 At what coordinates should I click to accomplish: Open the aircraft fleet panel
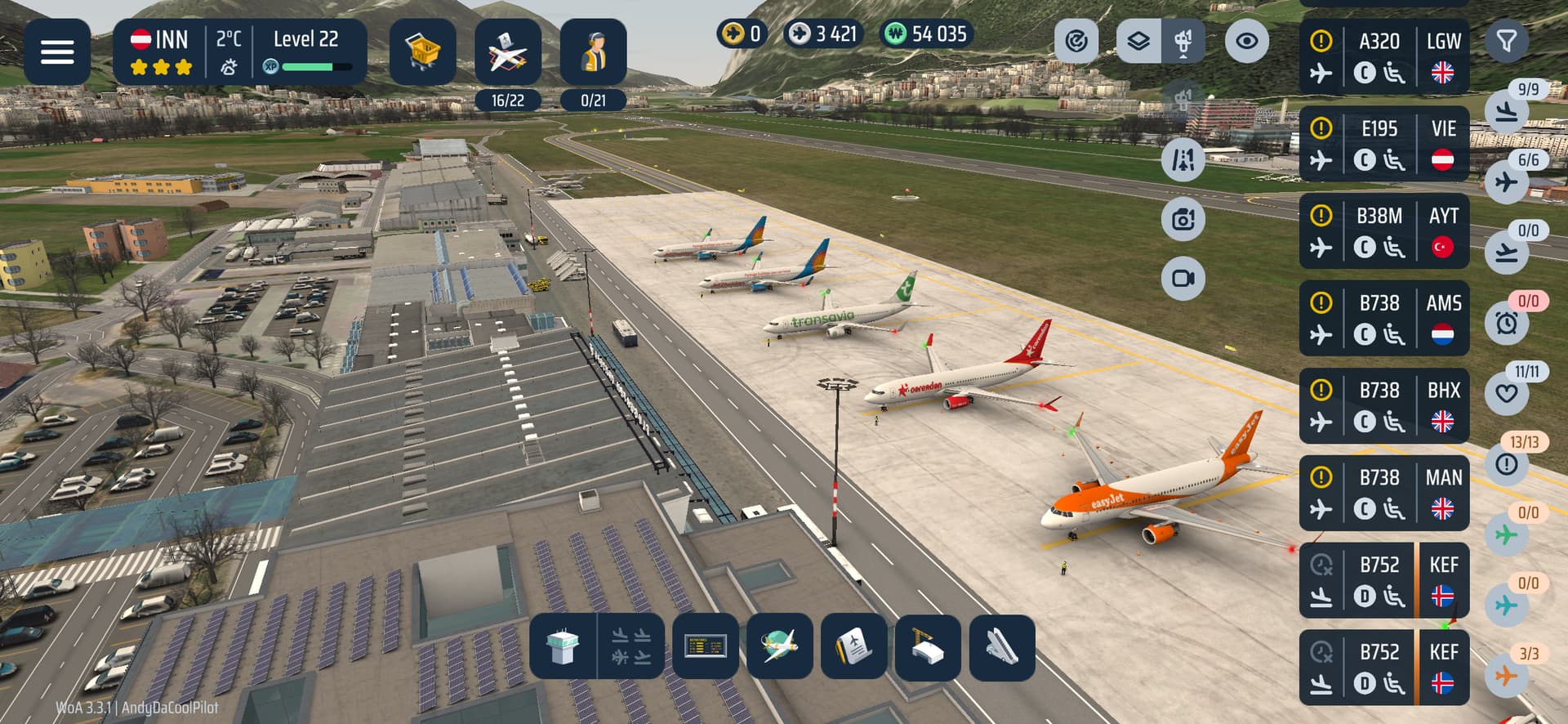click(x=507, y=52)
